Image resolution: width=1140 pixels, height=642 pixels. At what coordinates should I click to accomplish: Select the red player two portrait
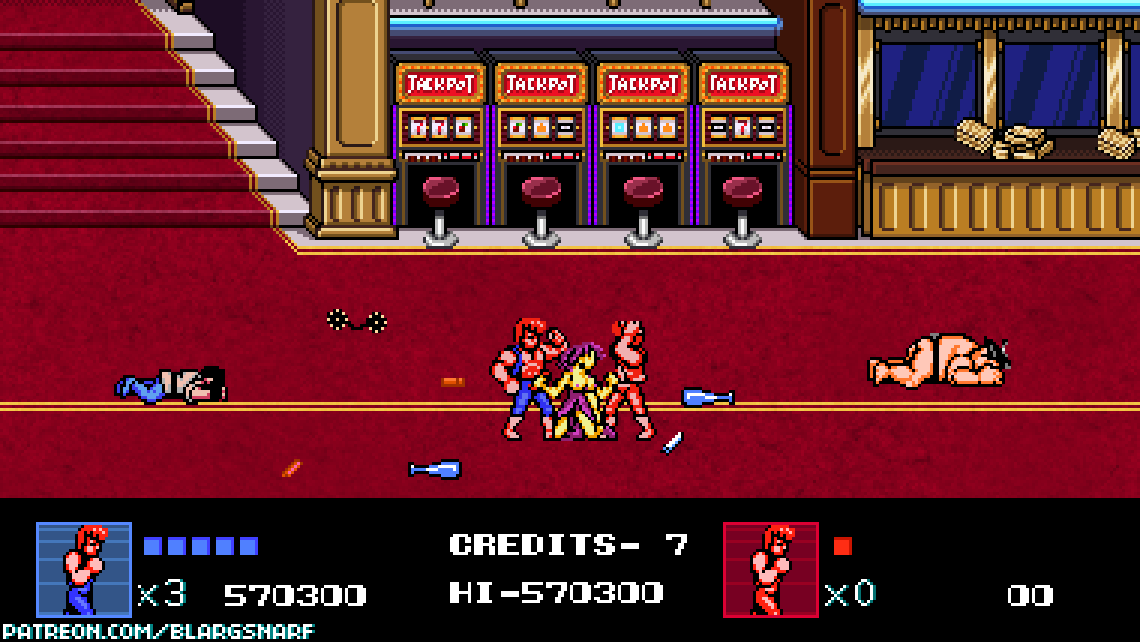(x=771, y=569)
